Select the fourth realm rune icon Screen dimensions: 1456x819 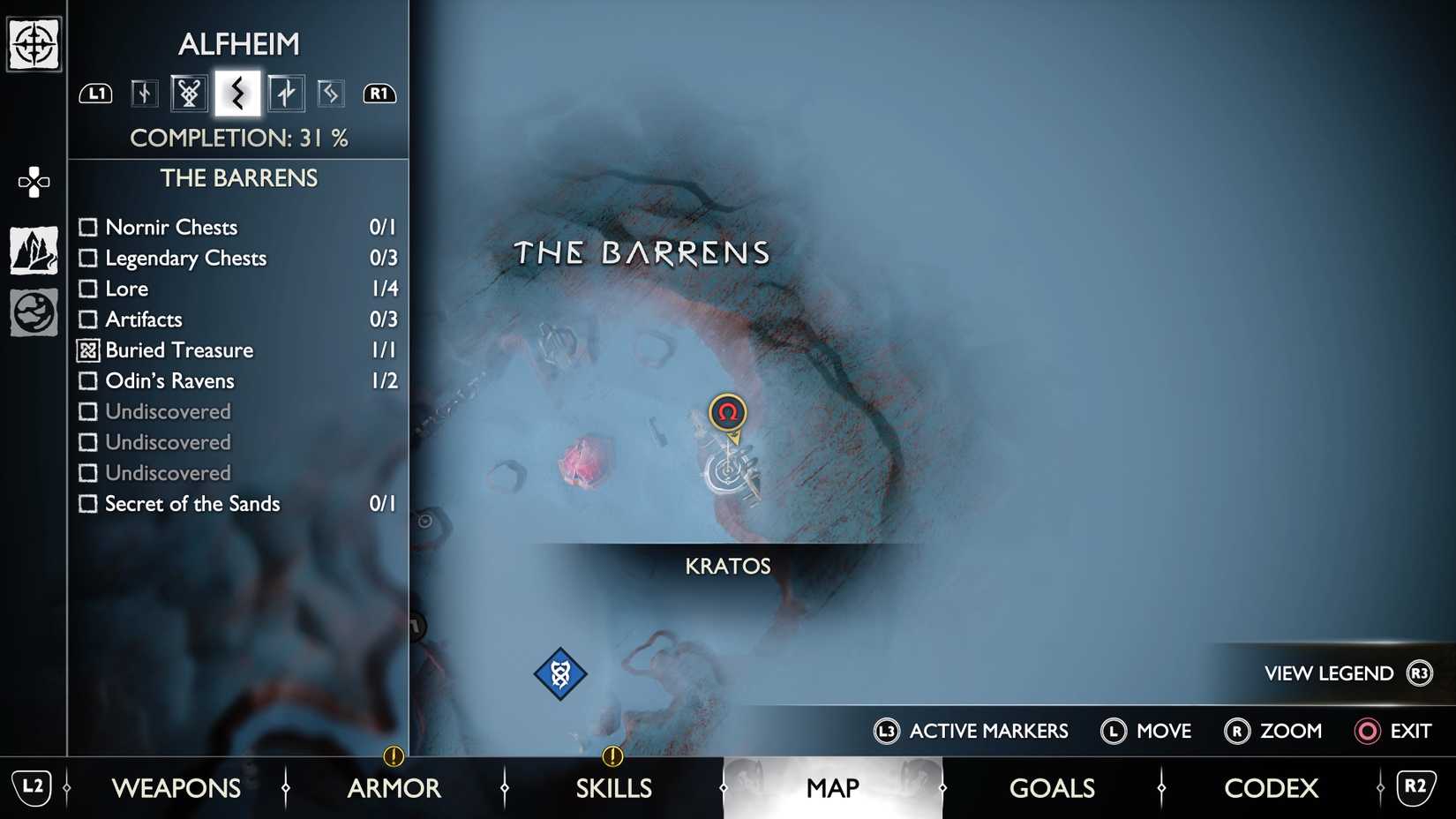point(284,93)
